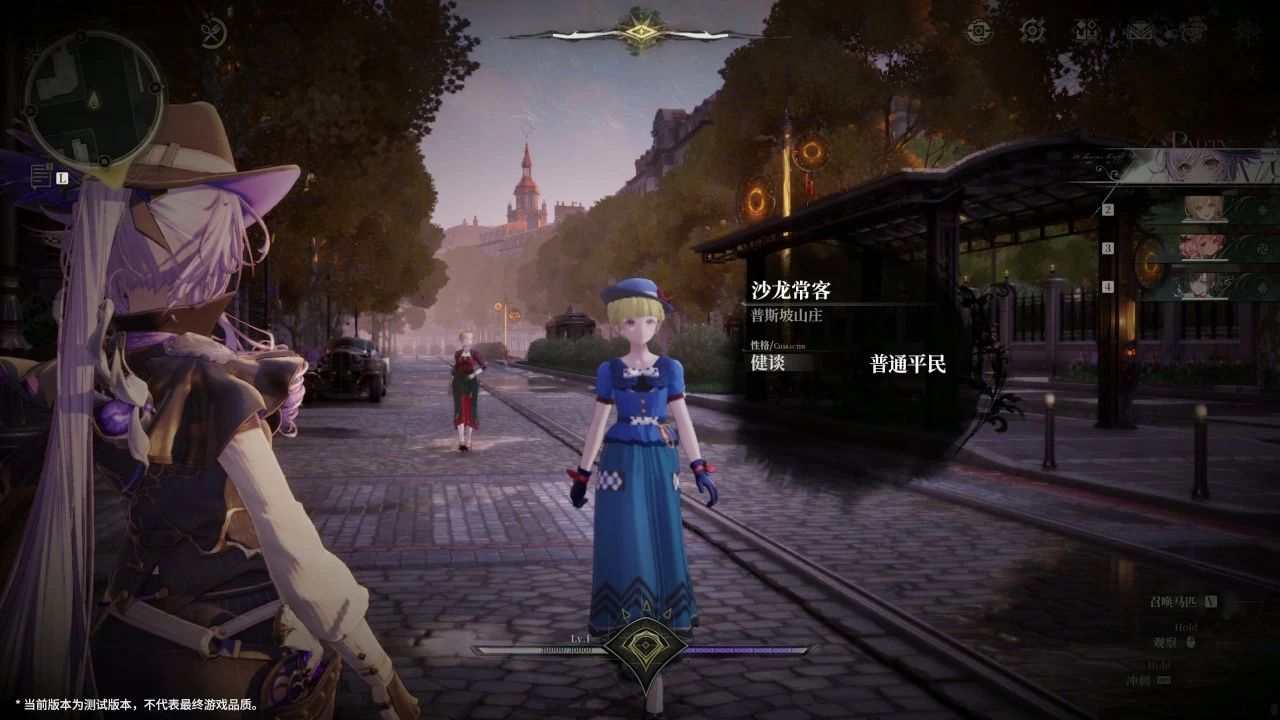The width and height of the screenshot is (1280, 720).
Task: Open the inventory/bag icon in top-right bar
Action: pos(1087,30)
